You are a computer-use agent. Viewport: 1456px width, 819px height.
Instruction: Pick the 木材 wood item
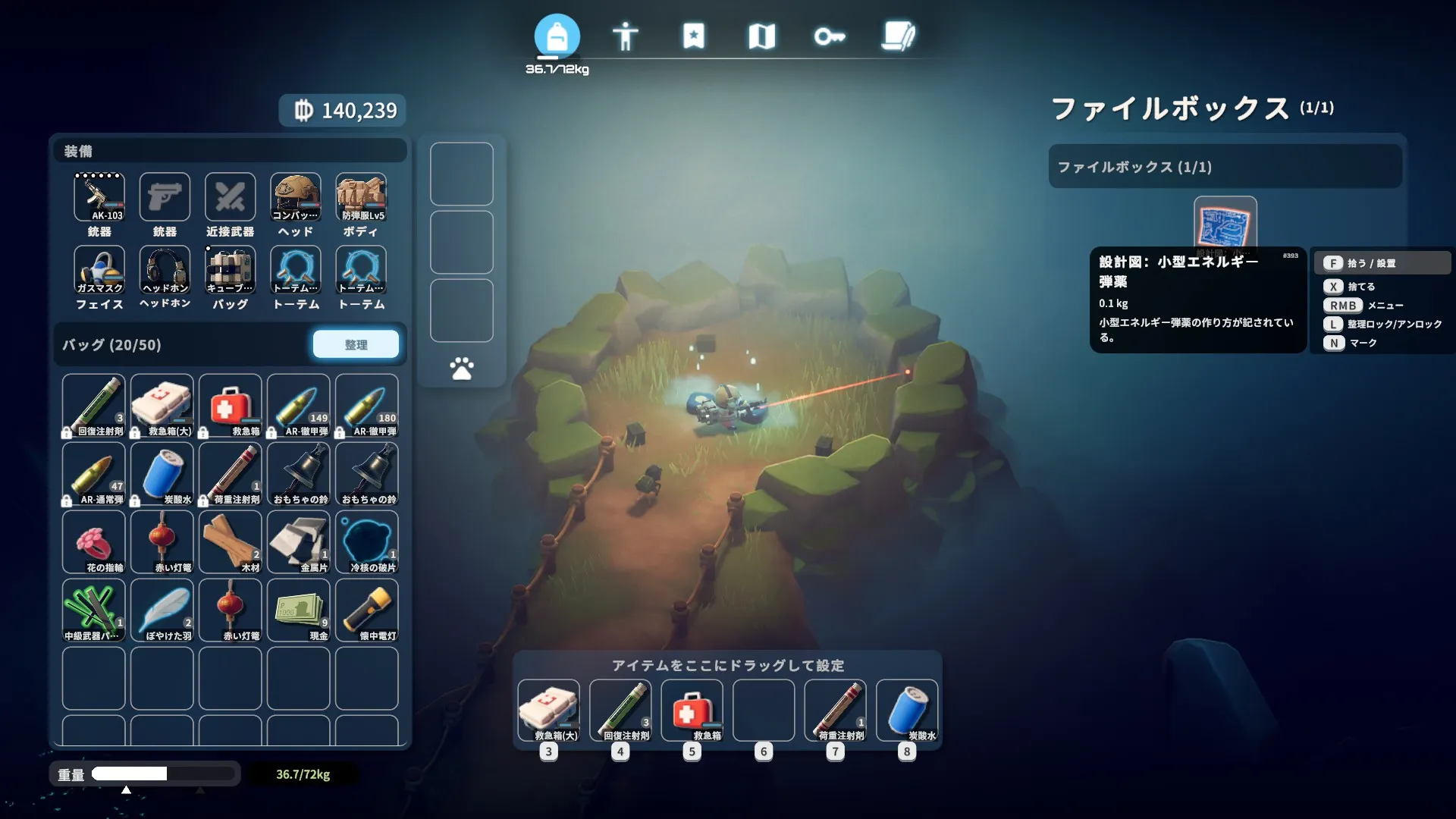coord(231,542)
